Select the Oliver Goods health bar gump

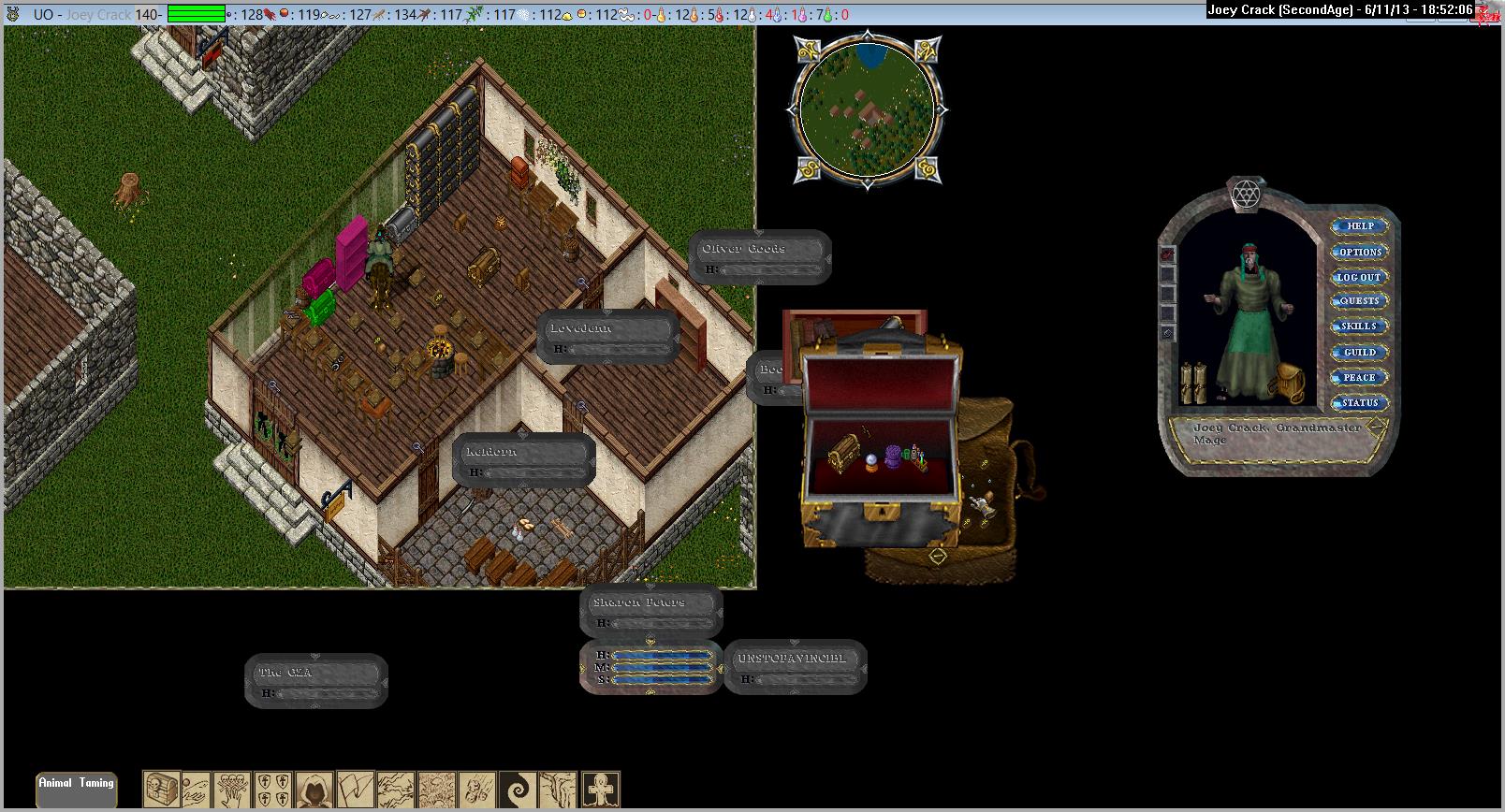tap(759, 256)
